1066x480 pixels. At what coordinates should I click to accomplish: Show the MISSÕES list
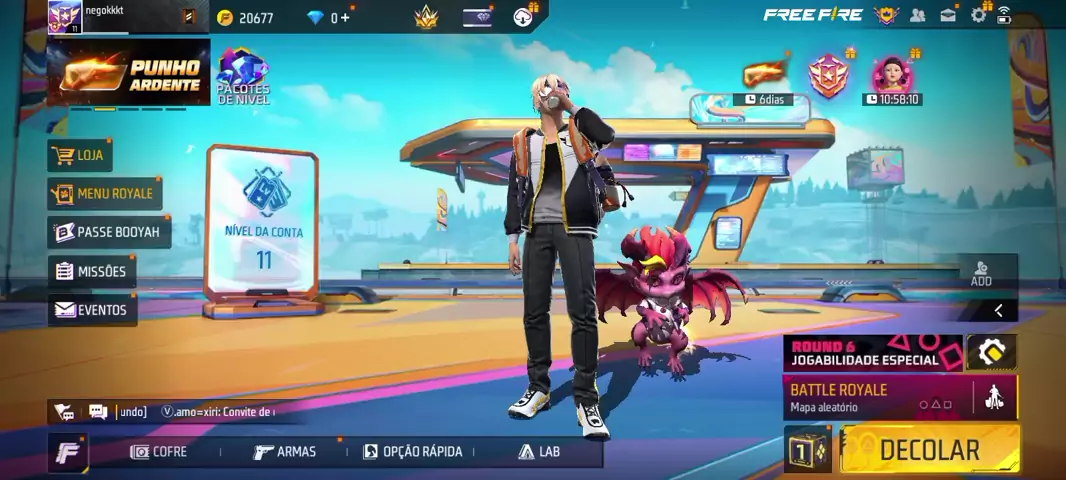point(92,271)
